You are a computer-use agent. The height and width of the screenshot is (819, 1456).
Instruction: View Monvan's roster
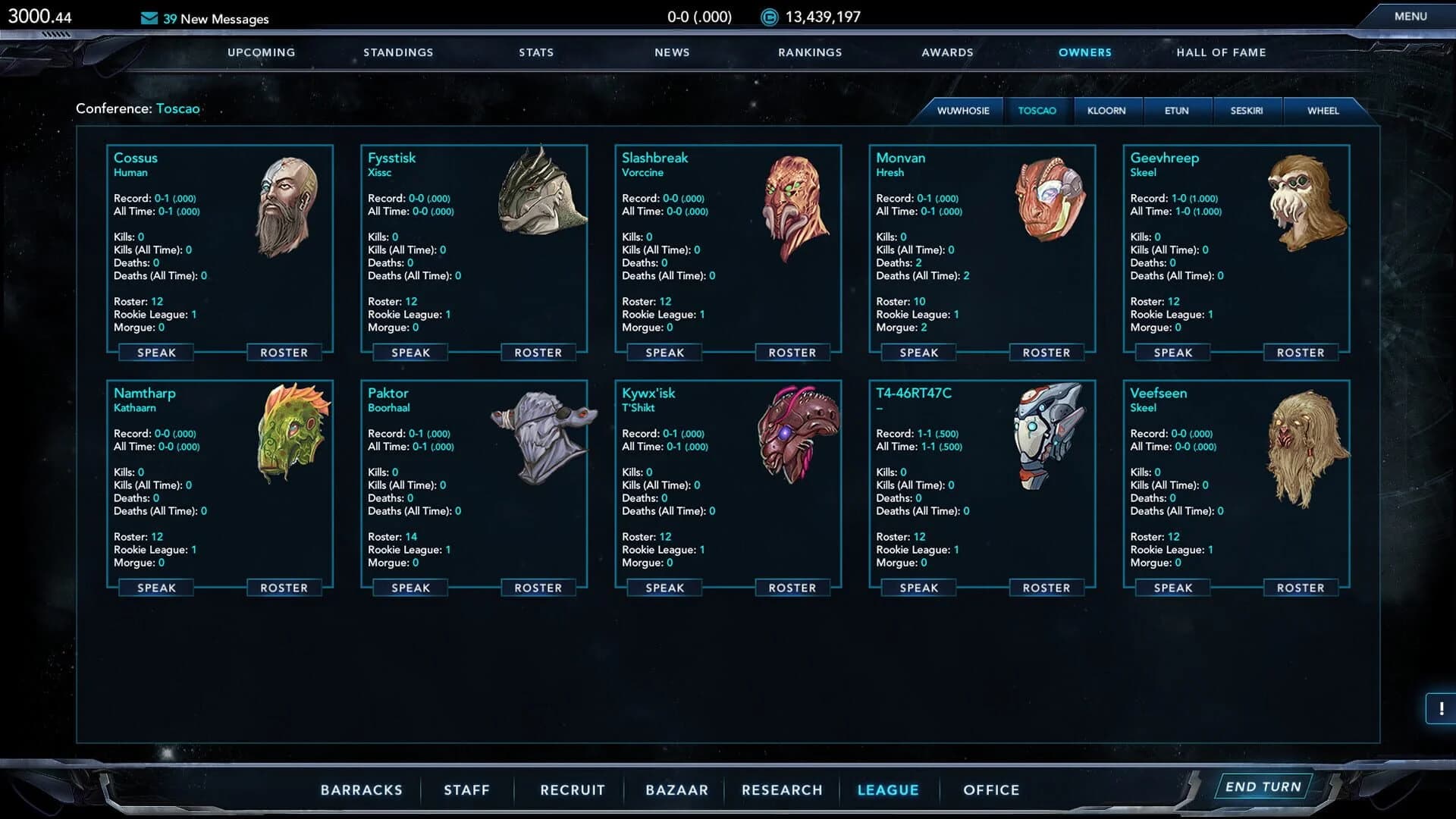[x=1046, y=352]
